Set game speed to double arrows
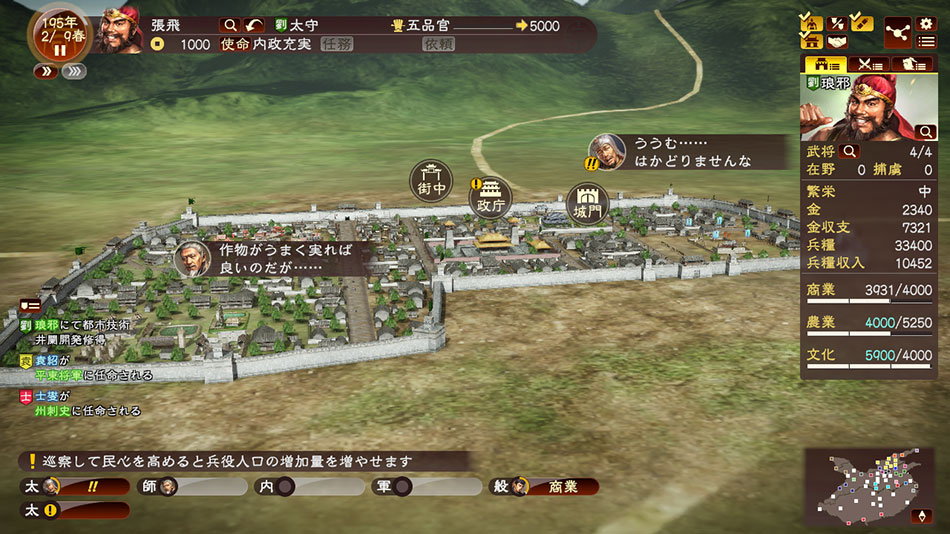This screenshot has height=534, width=950. 46,71
